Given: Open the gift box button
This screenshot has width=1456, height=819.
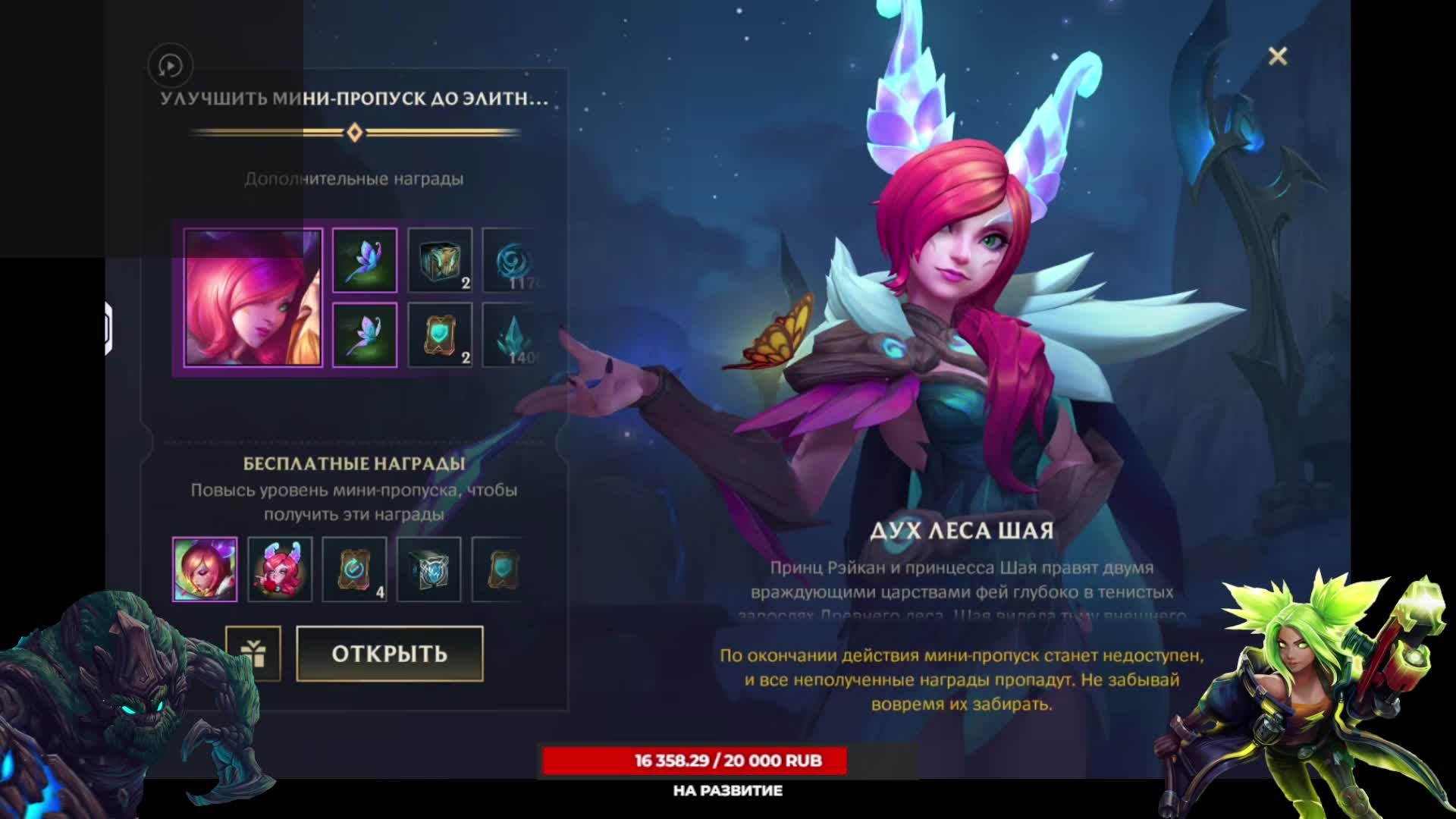Looking at the screenshot, I should pyautogui.click(x=253, y=654).
